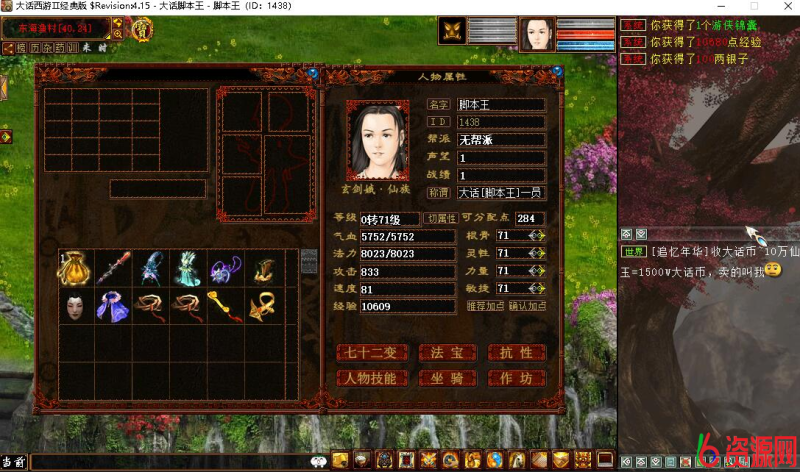This screenshot has width=800, height=472.
Task: Click the 切属性 switch attribute button
Action: [x=440, y=218]
